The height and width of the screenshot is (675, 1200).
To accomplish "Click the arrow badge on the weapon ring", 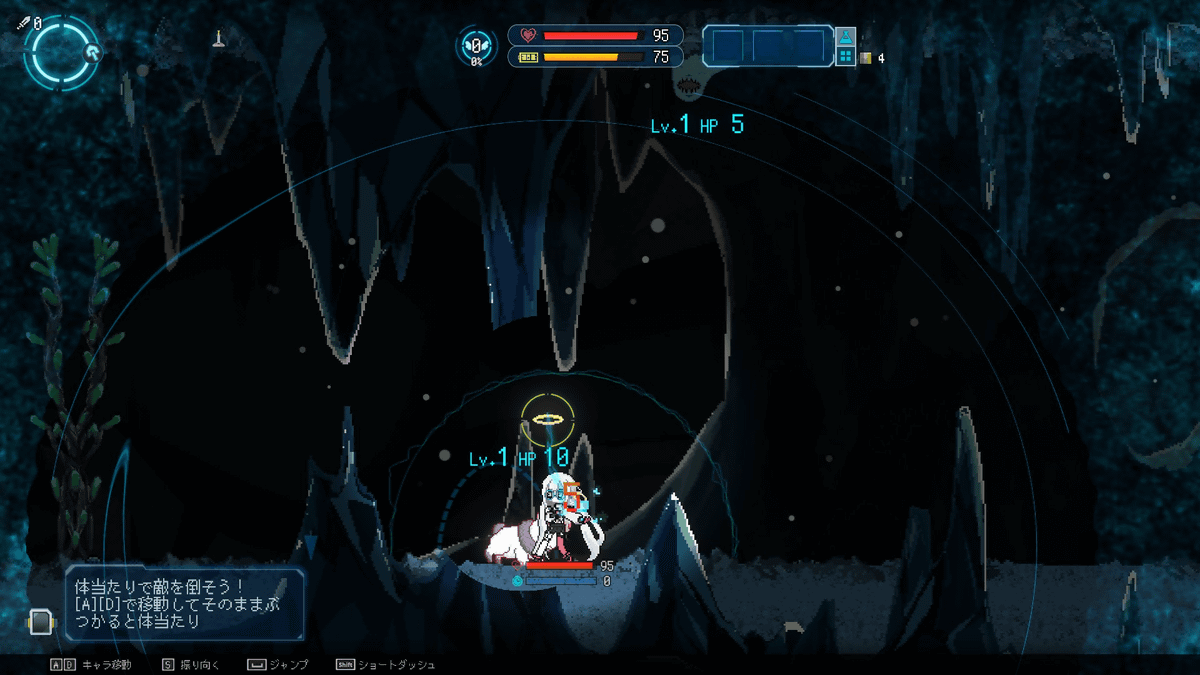I will (x=92, y=52).
